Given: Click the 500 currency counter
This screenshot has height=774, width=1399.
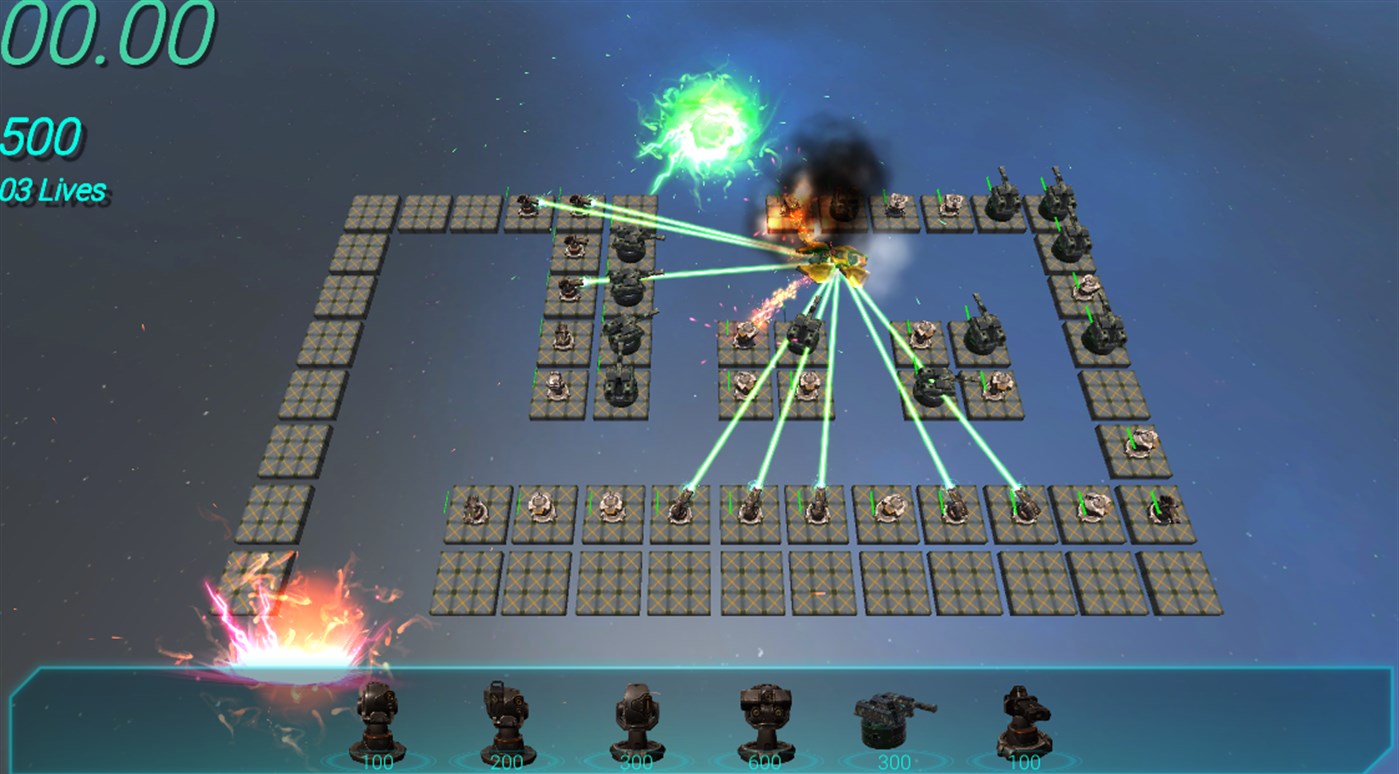Looking at the screenshot, I should pyautogui.click(x=37, y=135).
